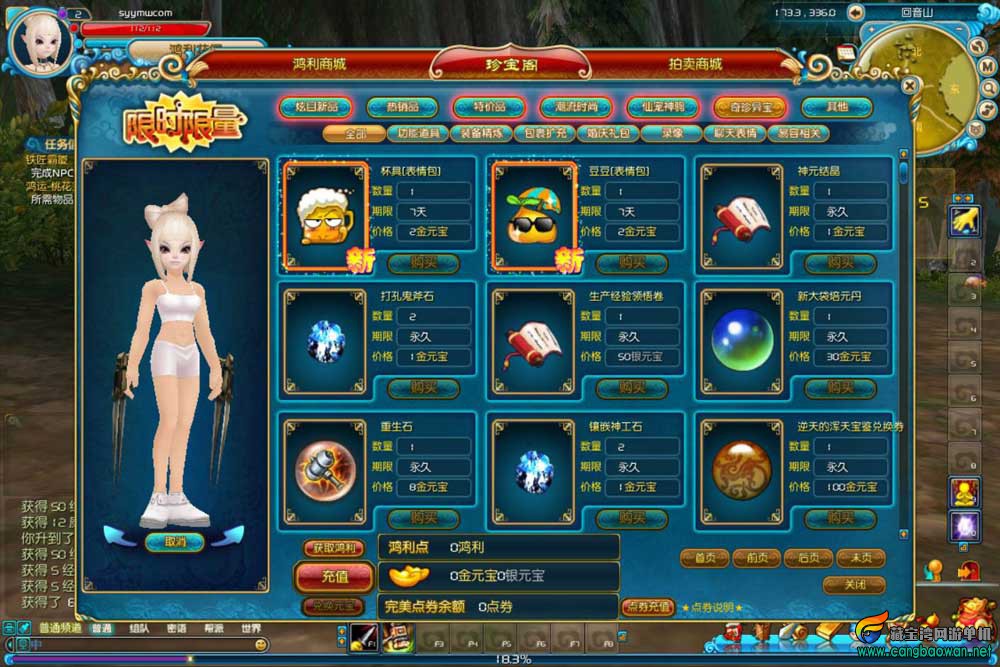
Task: Show the 其他 category
Action: [837, 107]
